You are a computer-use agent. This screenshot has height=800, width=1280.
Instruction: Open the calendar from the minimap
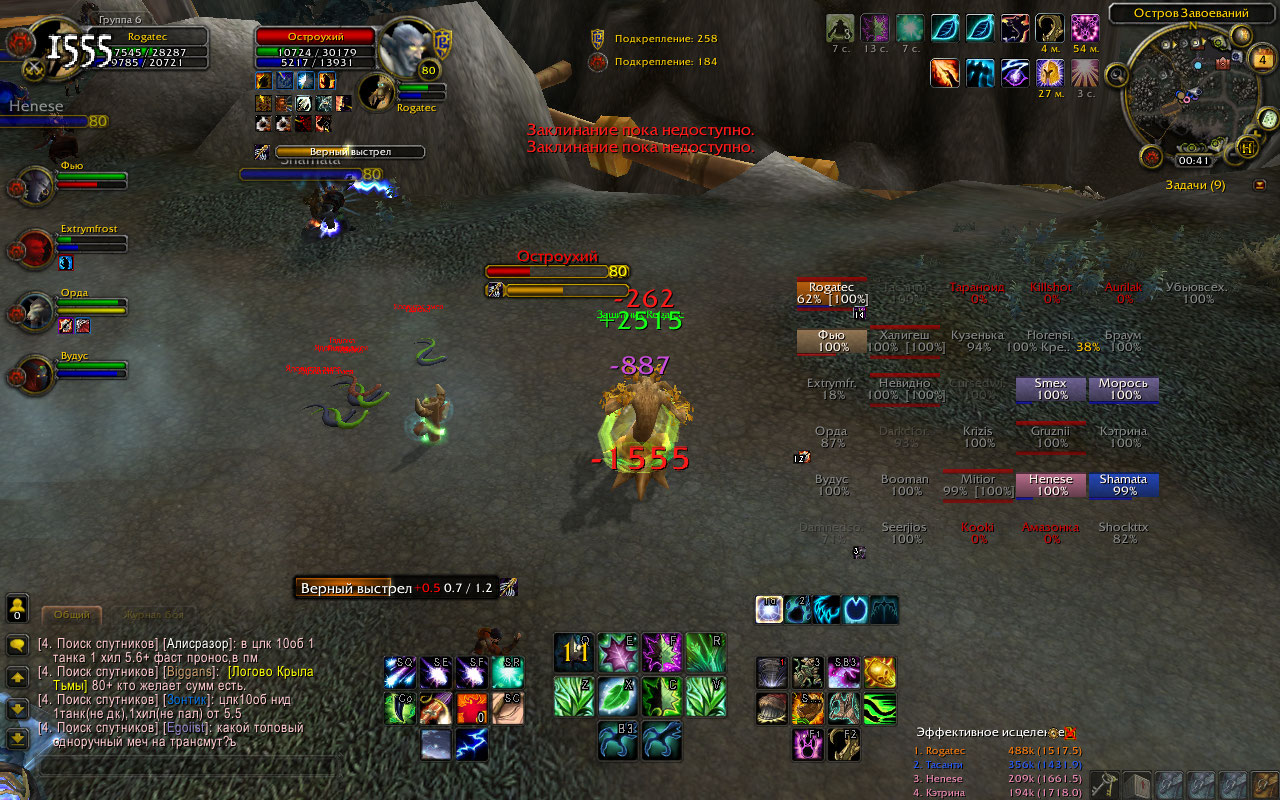point(1262,59)
